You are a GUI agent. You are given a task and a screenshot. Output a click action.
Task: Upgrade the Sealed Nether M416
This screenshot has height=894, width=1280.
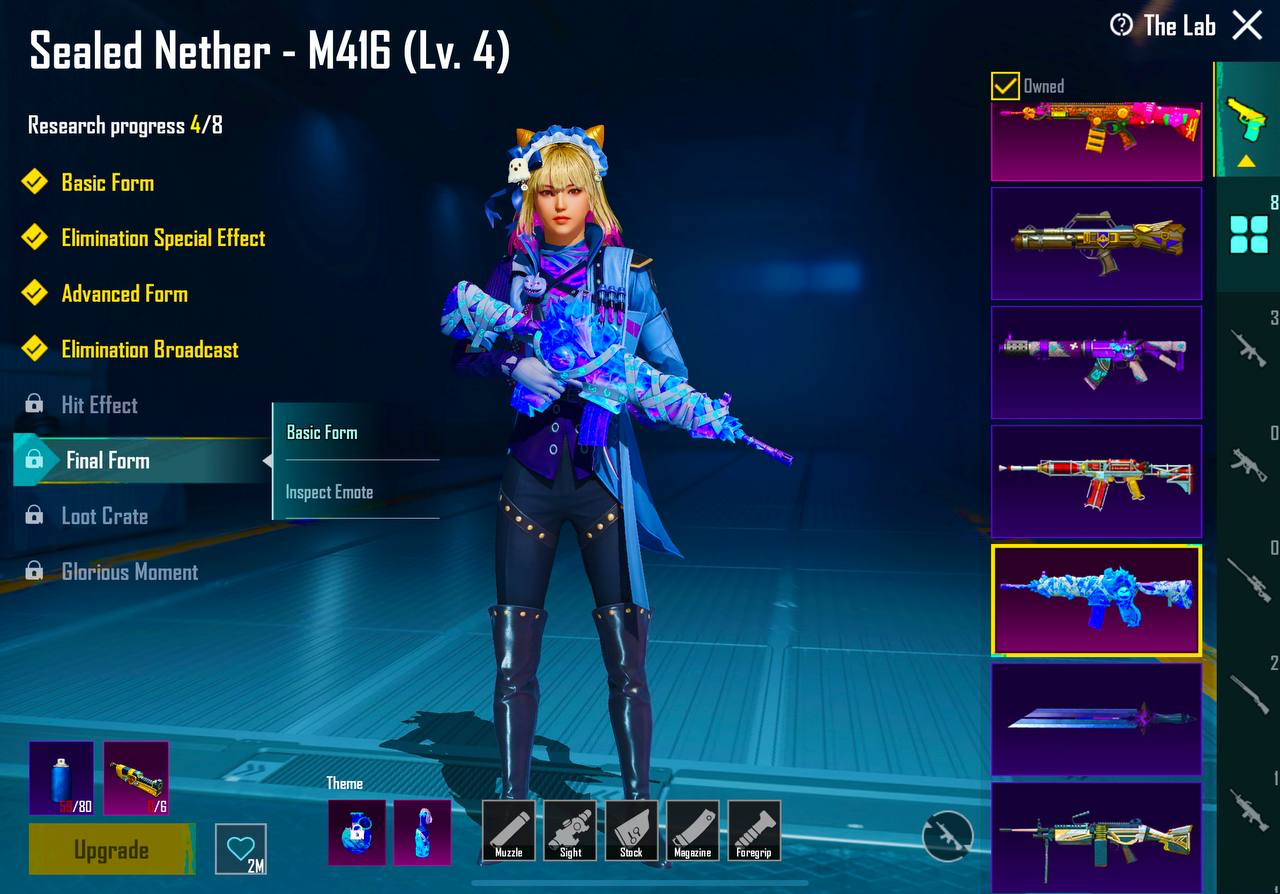(x=111, y=850)
